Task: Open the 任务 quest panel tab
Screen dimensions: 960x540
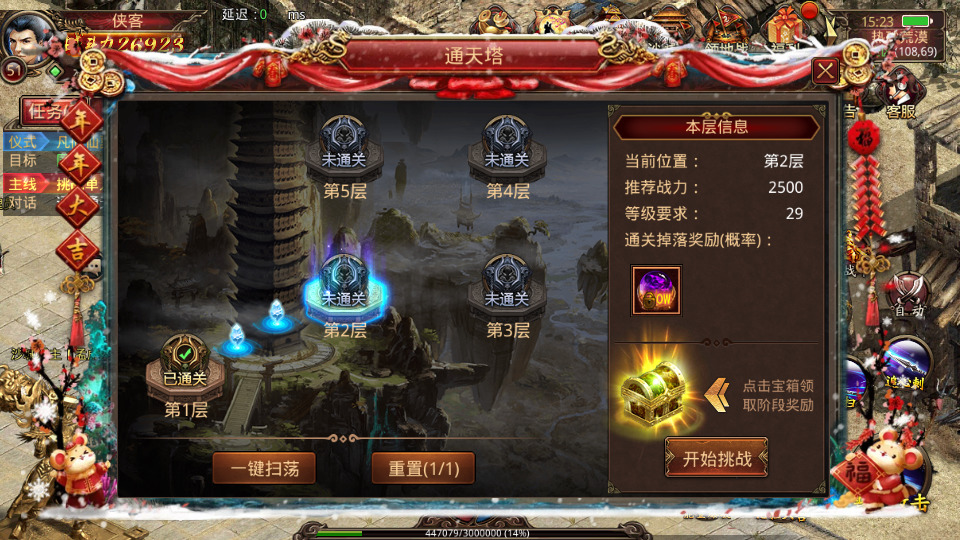Action: pos(45,110)
